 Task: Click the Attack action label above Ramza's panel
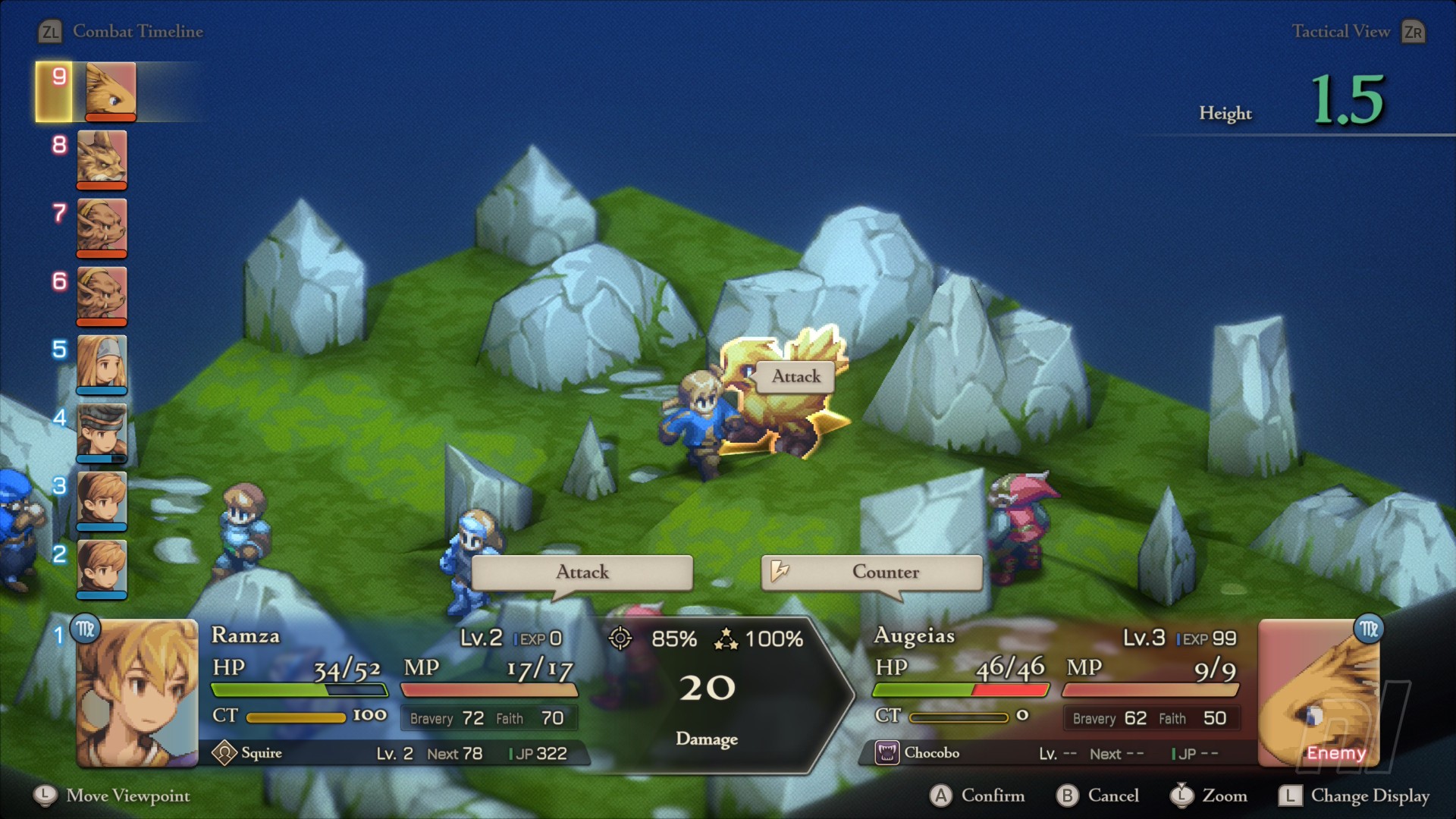(582, 572)
